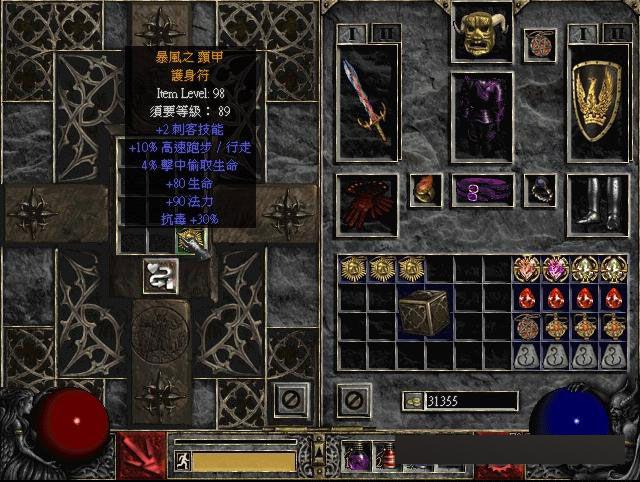Open the left-click skill selector
640x482 pixels.
[143, 457]
